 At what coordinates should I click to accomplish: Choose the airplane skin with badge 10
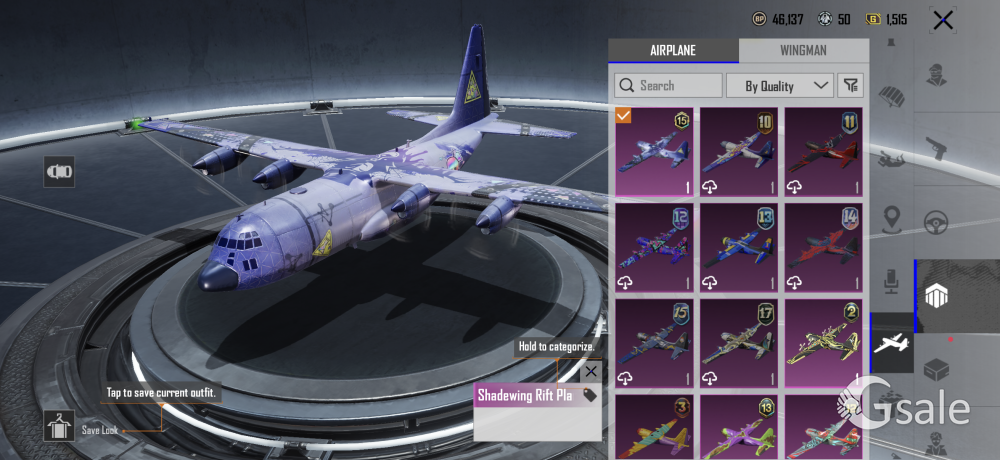[x=739, y=151]
